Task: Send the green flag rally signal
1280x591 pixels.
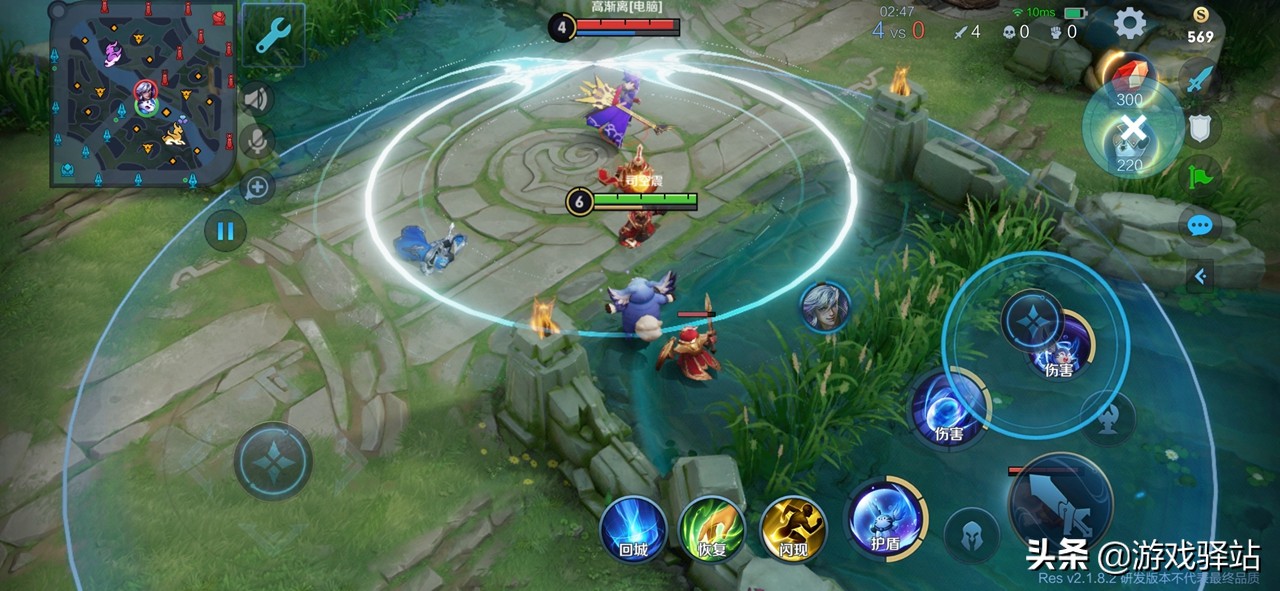Action: (x=1199, y=175)
